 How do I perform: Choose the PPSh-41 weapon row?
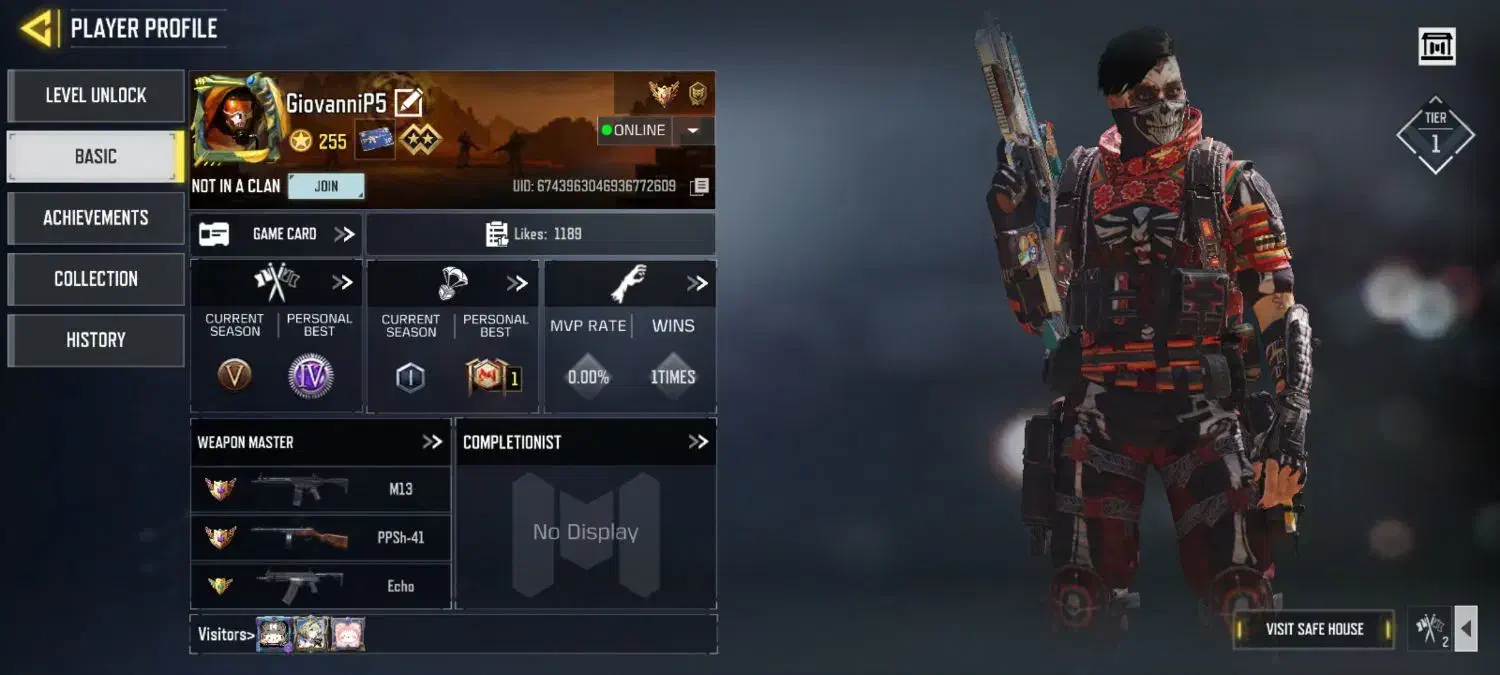[x=321, y=537]
